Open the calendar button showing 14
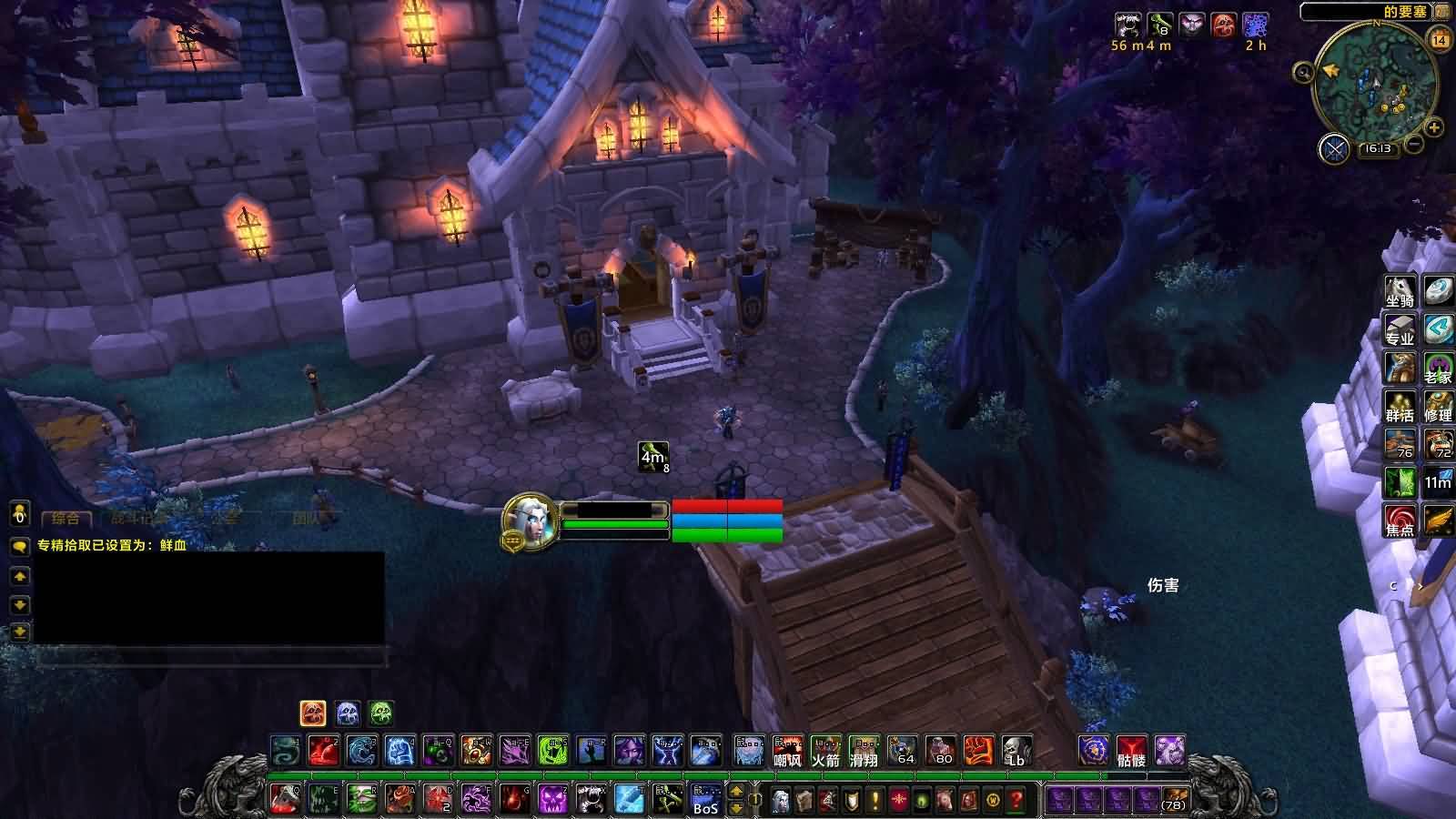Image resolution: width=1456 pixels, height=819 pixels. point(1440,39)
